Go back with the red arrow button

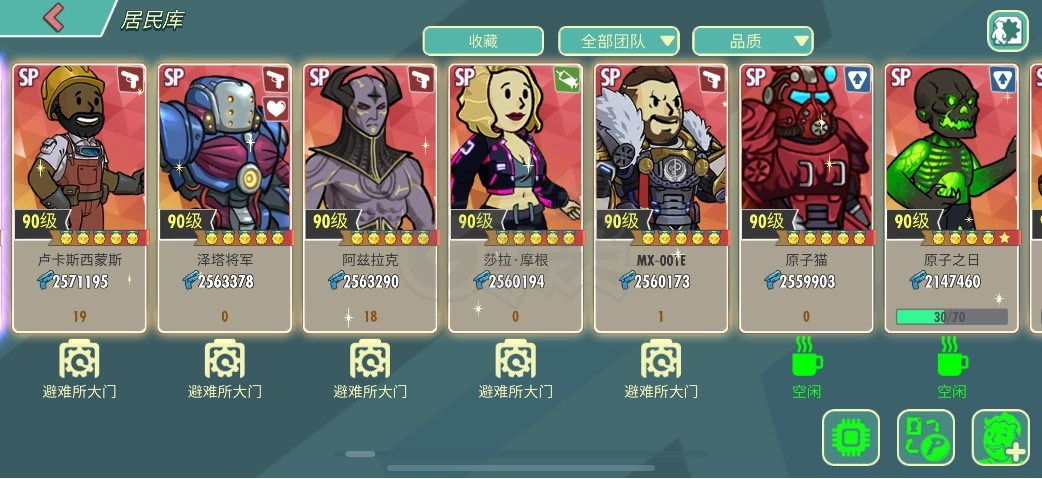54,17
